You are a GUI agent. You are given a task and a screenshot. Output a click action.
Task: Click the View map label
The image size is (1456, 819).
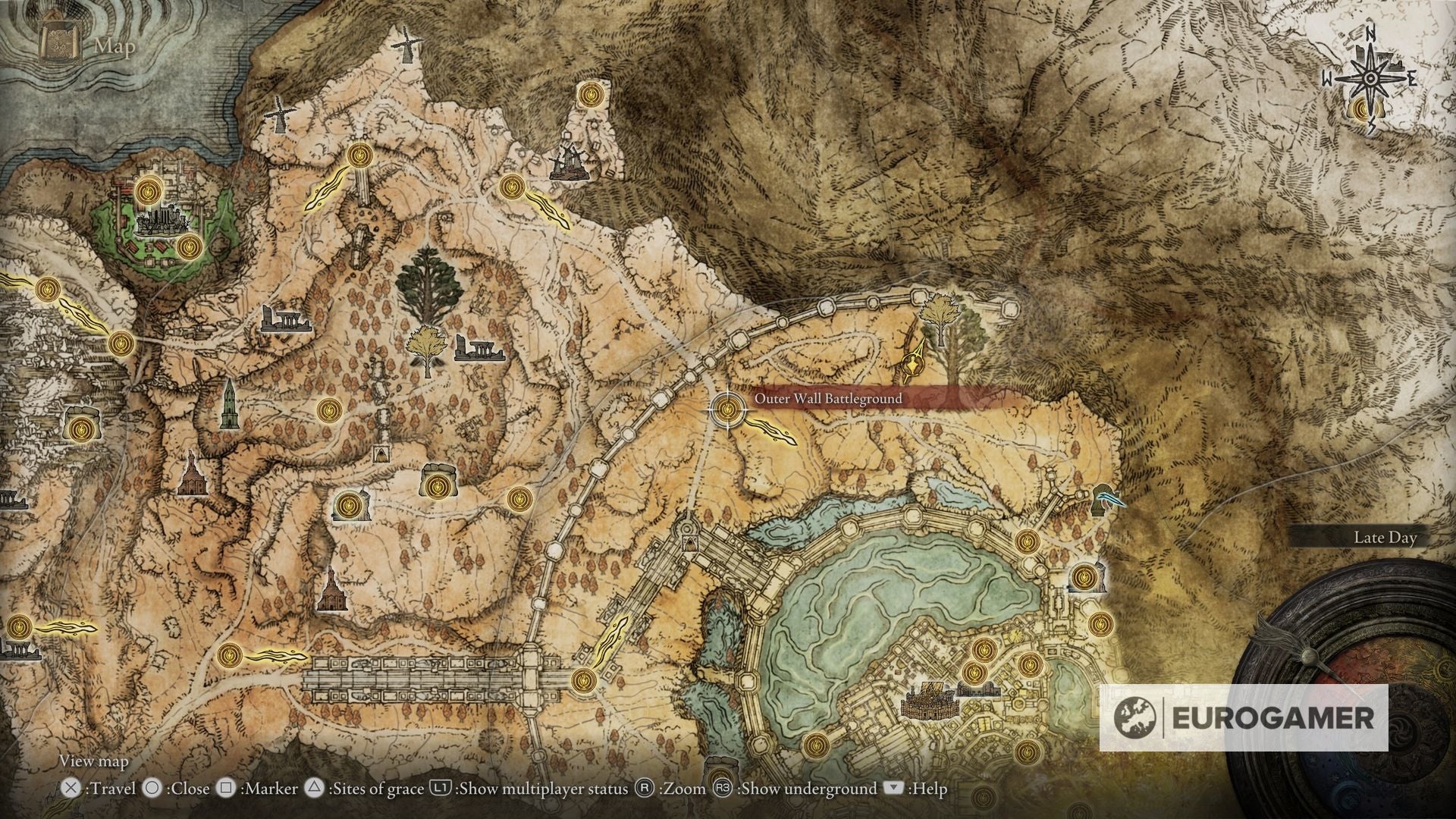coord(95,761)
